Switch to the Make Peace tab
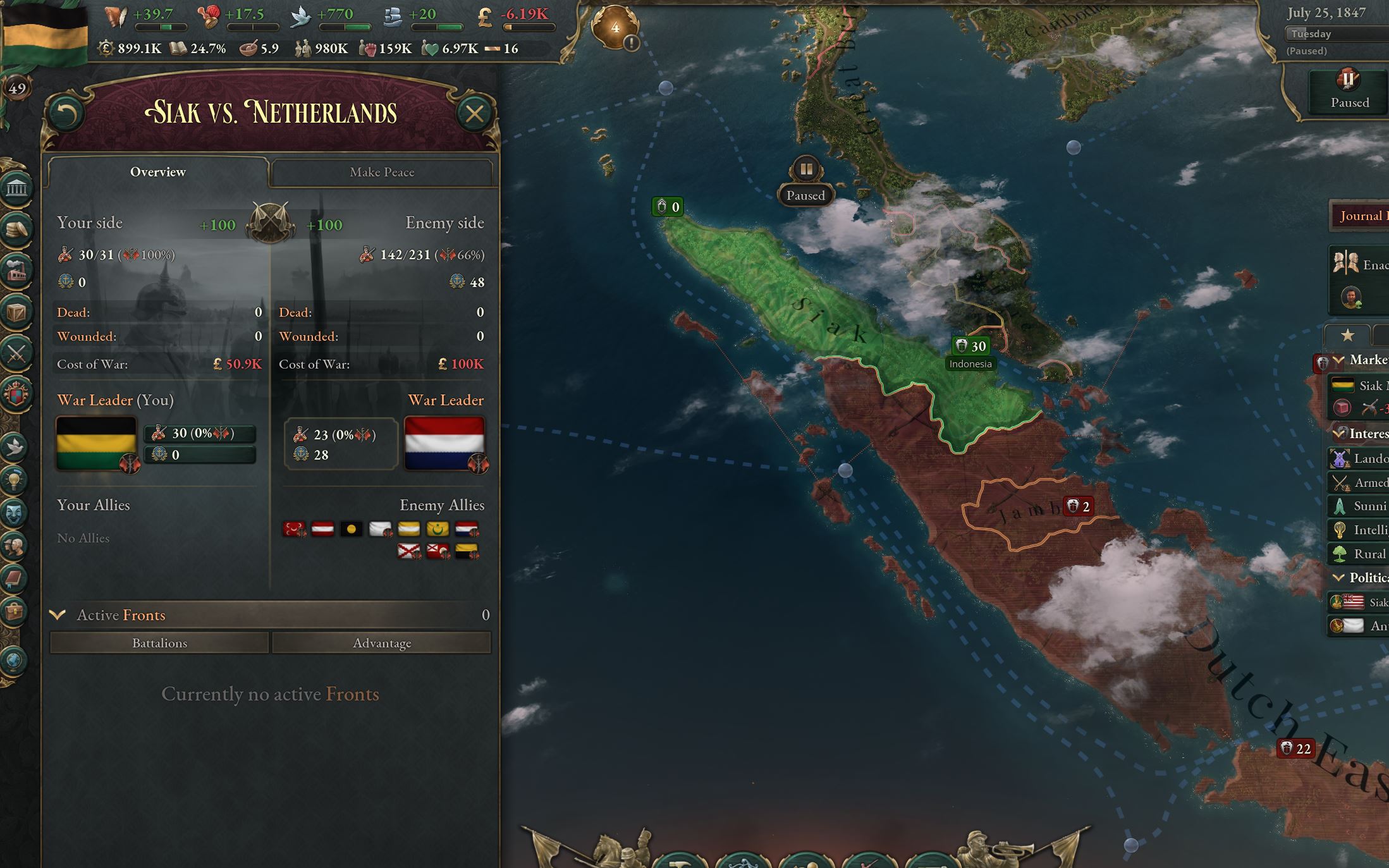This screenshot has height=868, width=1389. tap(382, 172)
